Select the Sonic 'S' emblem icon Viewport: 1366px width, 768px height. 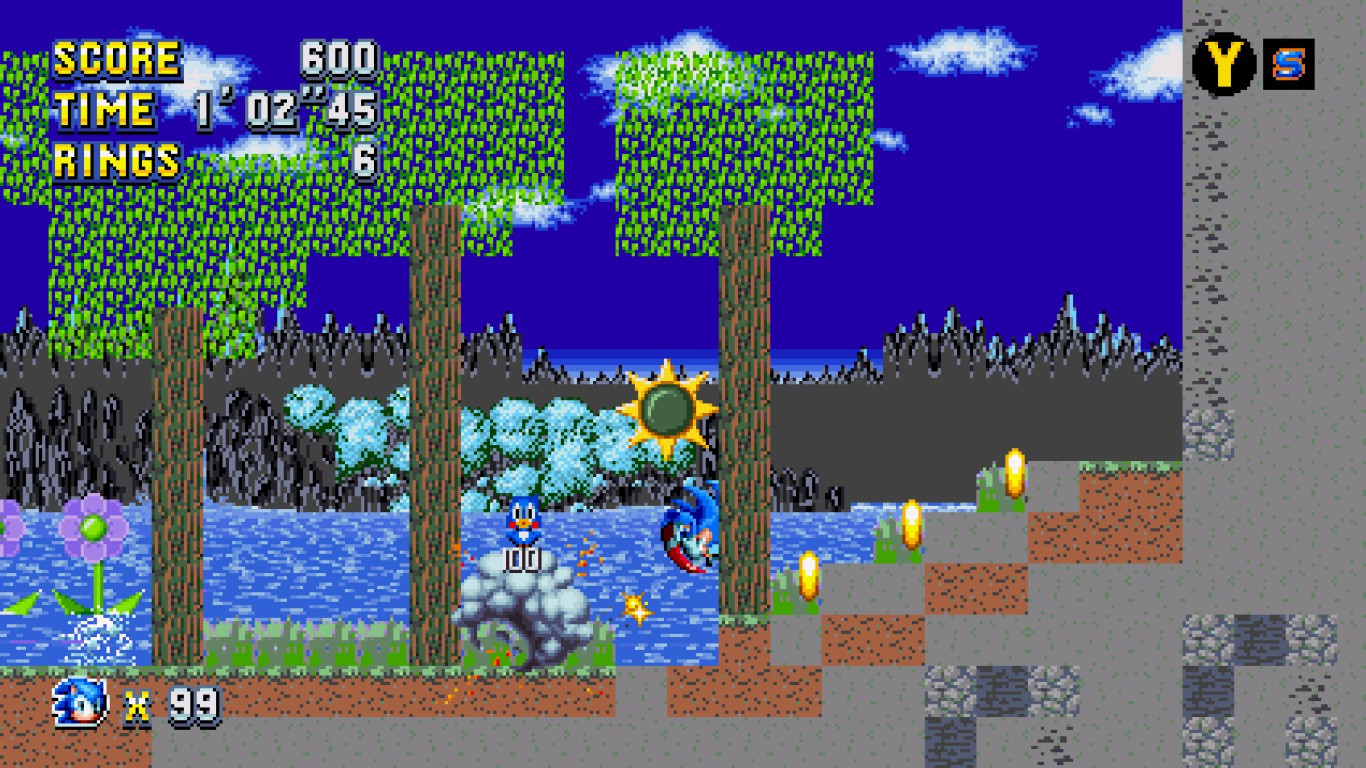coord(1290,62)
